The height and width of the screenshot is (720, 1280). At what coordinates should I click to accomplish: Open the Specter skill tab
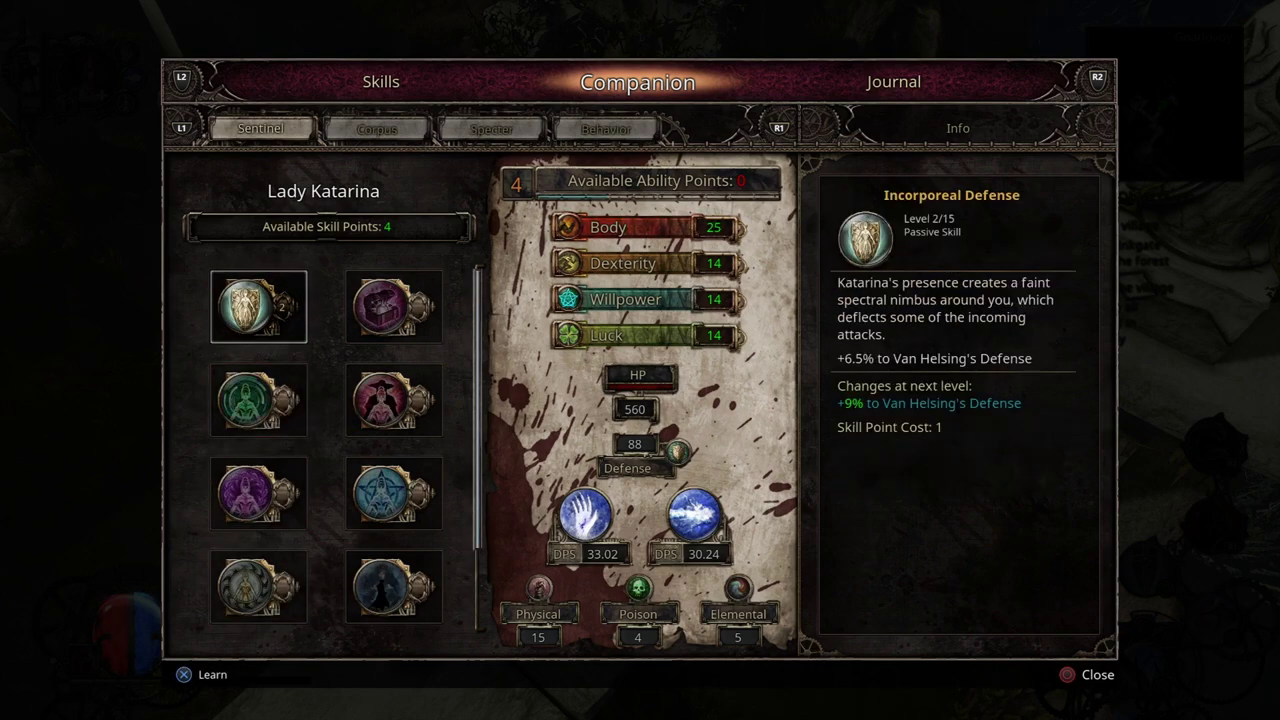pos(491,129)
